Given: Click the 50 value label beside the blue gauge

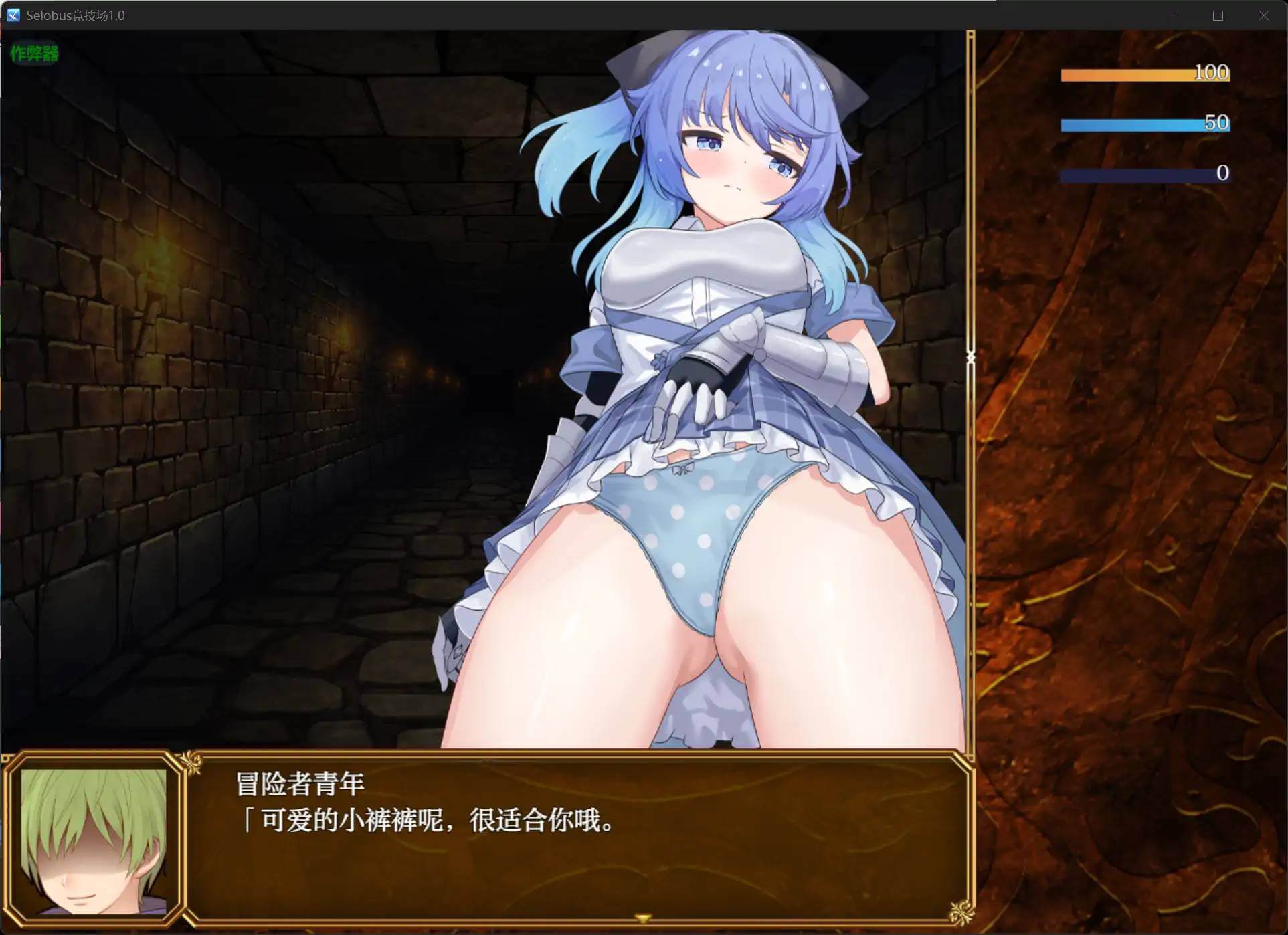Looking at the screenshot, I should (1219, 123).
